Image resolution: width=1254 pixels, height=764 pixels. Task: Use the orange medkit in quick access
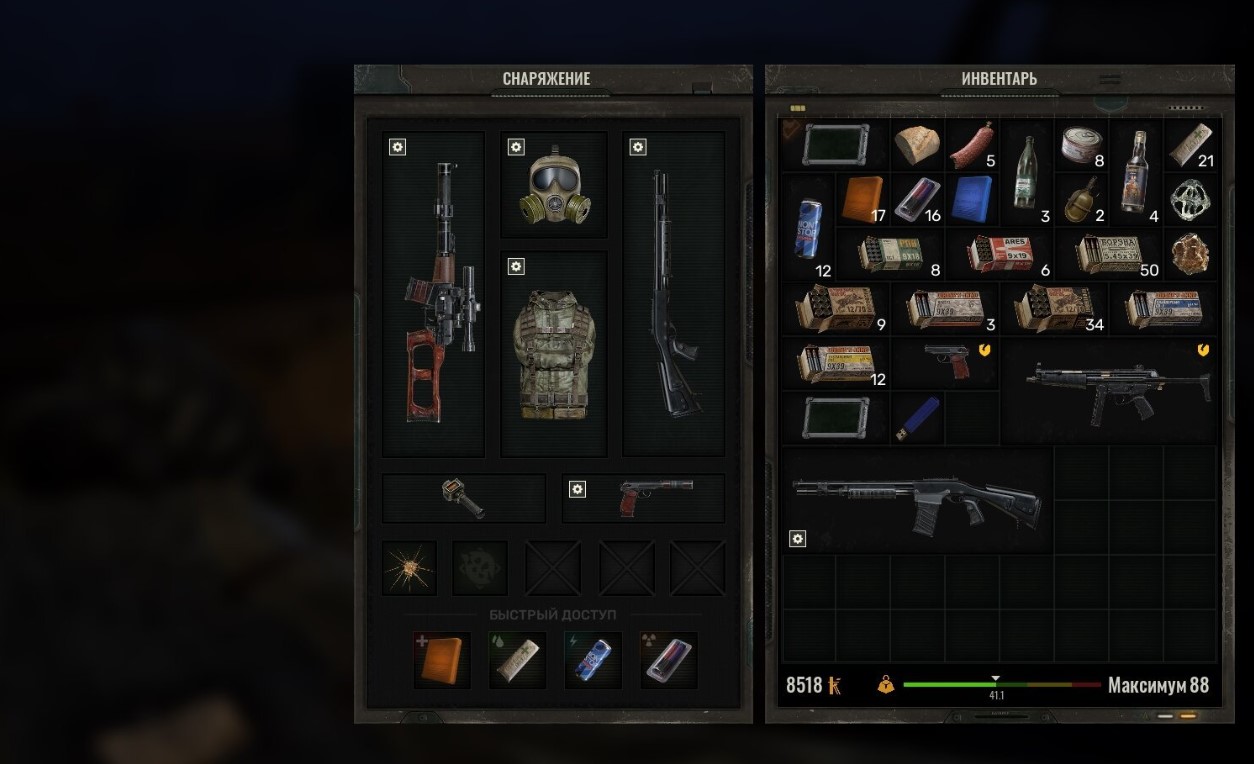click(x=442, y=660)
